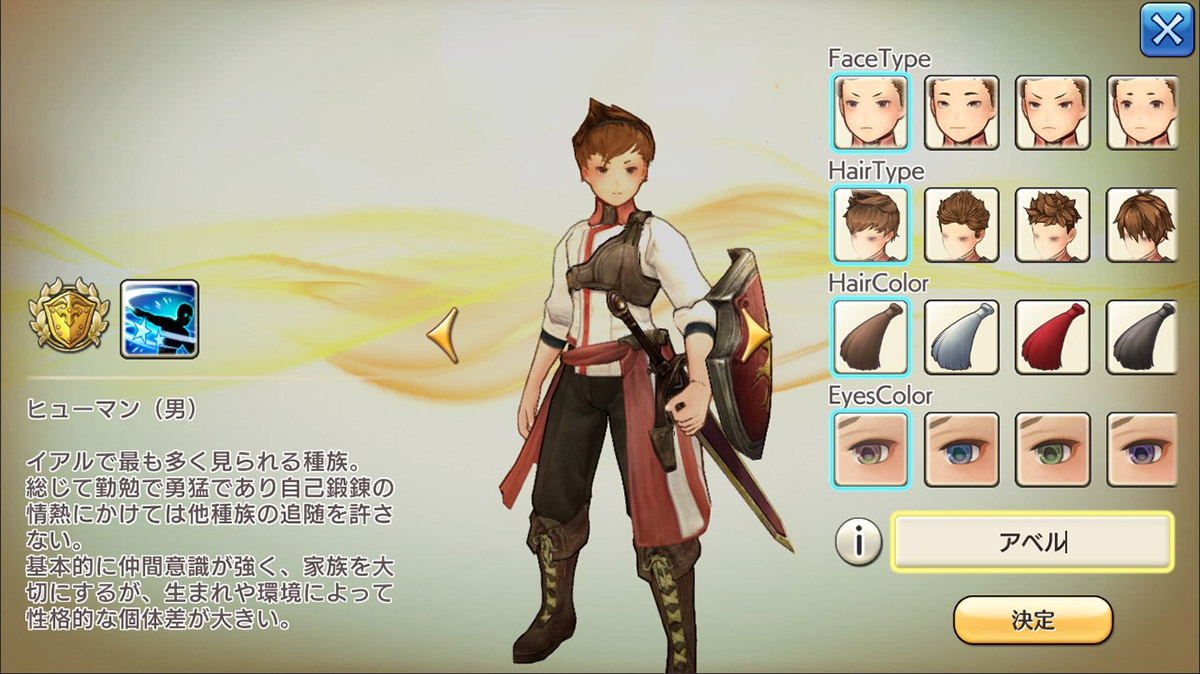Viewport: 1200px width, 674px height.
Task: Choose the red hair color
Action: click(x=1053, y=337)
